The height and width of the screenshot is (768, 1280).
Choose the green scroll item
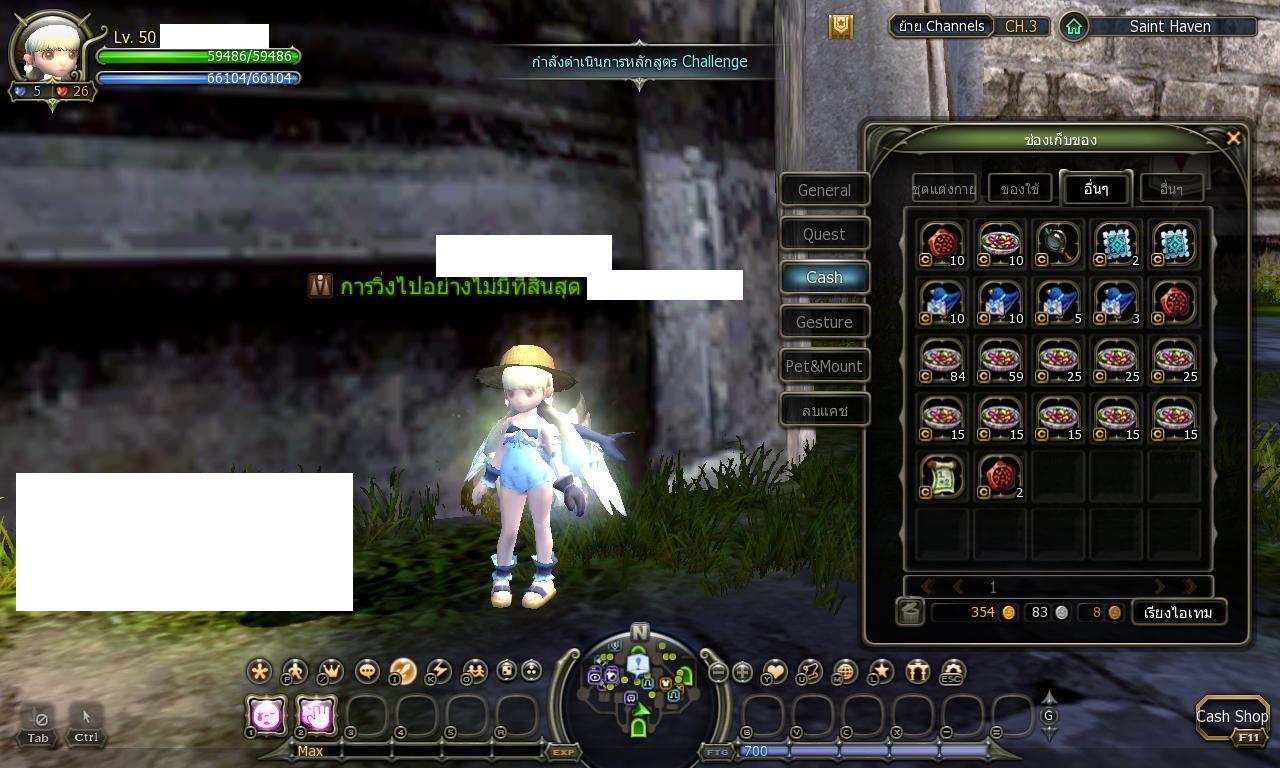[x=942, y=475]
